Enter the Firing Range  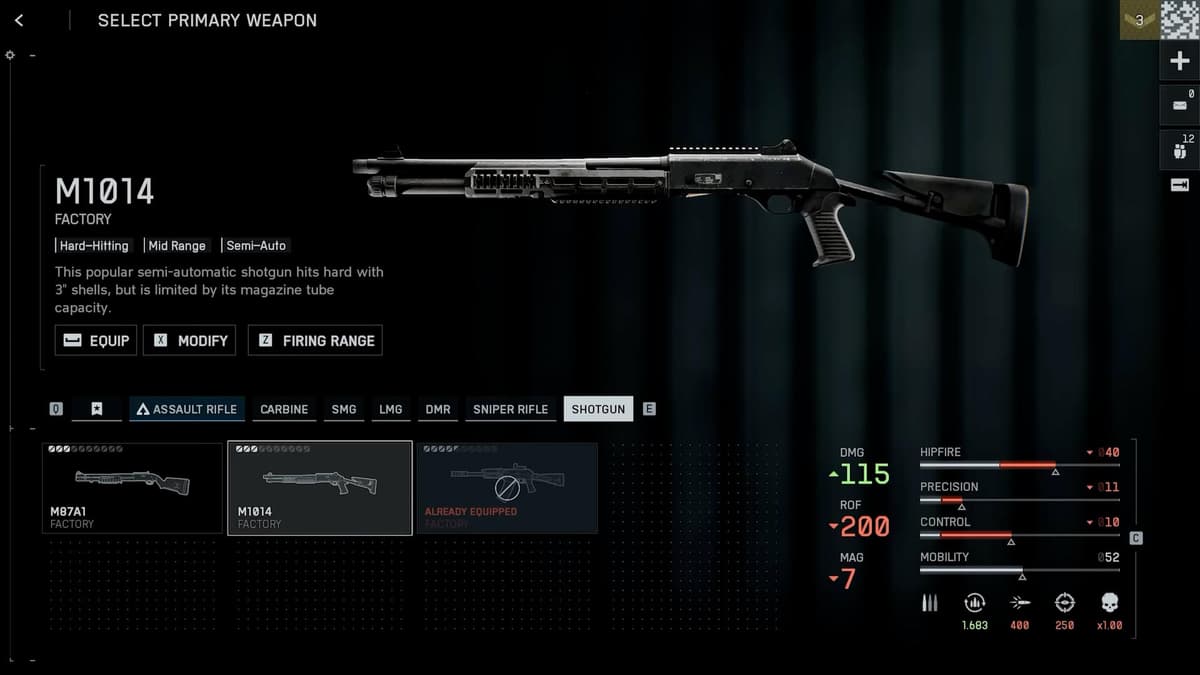315,340
